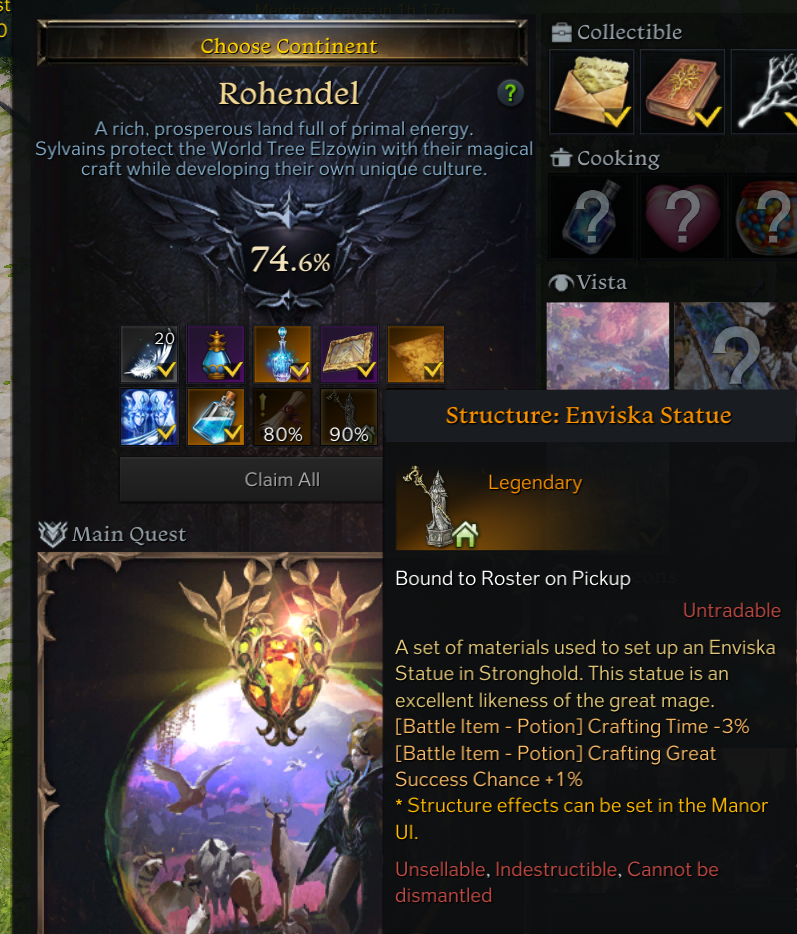This screenshot has width=797, height=934.
Task: Select the quest scroll reward at 80%
Action: (282, 417)
